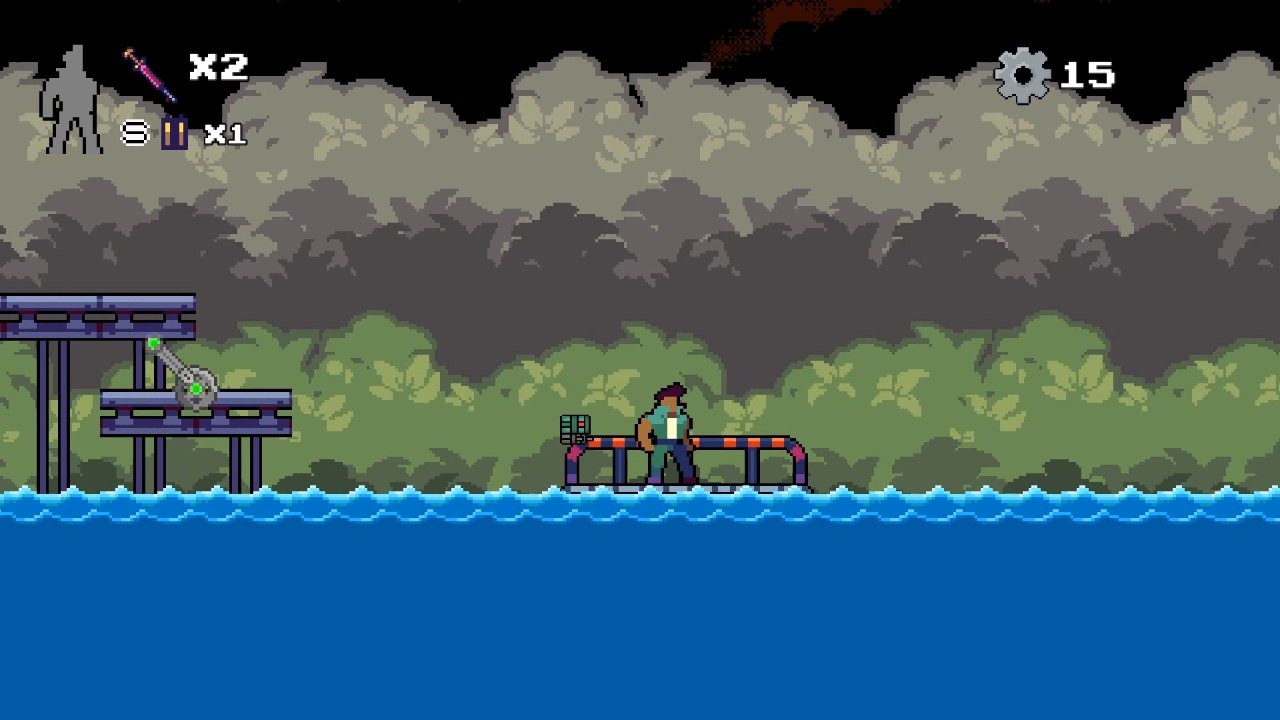Click the battery item icon in the HUD

(x=172, y=130)
